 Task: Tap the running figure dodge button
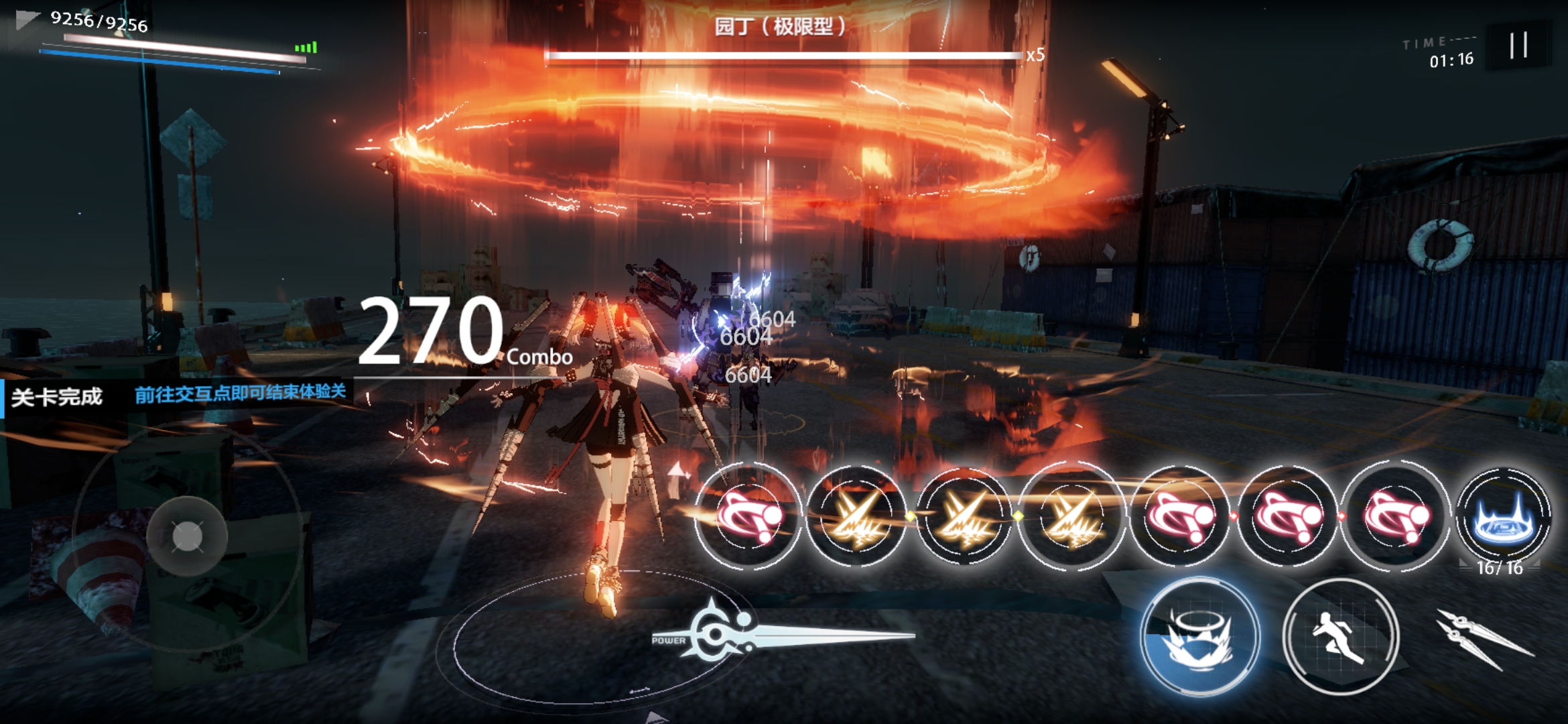click(1340, 636)
